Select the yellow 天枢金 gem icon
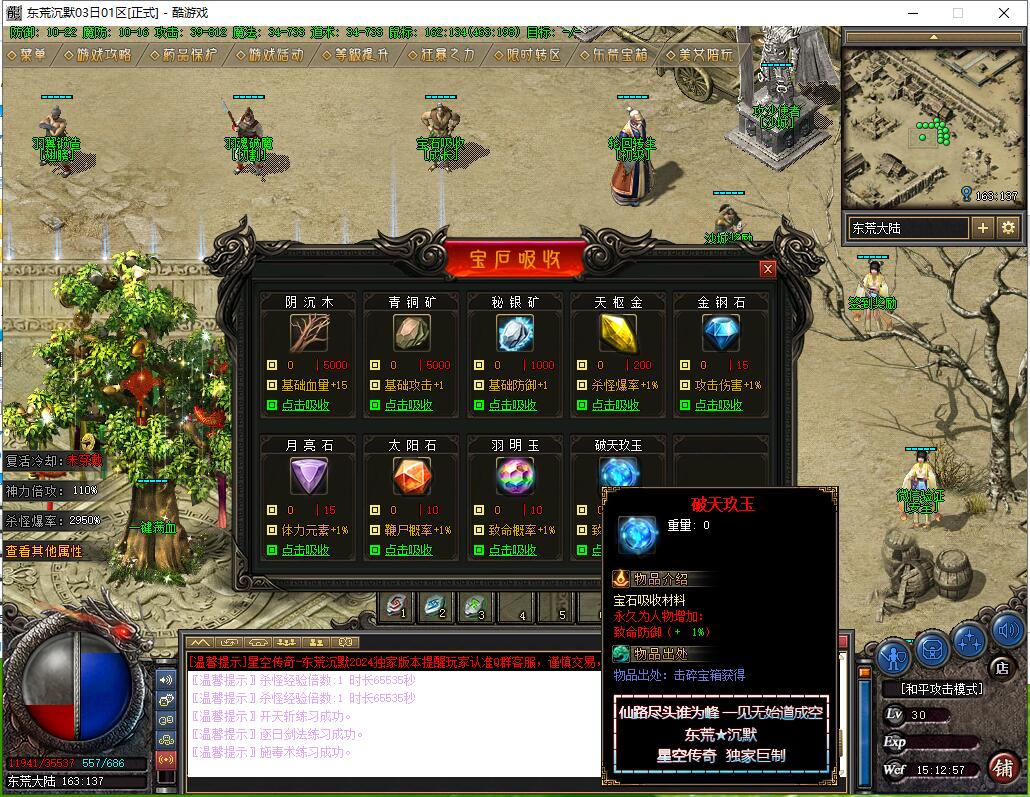 coord(618,333)
